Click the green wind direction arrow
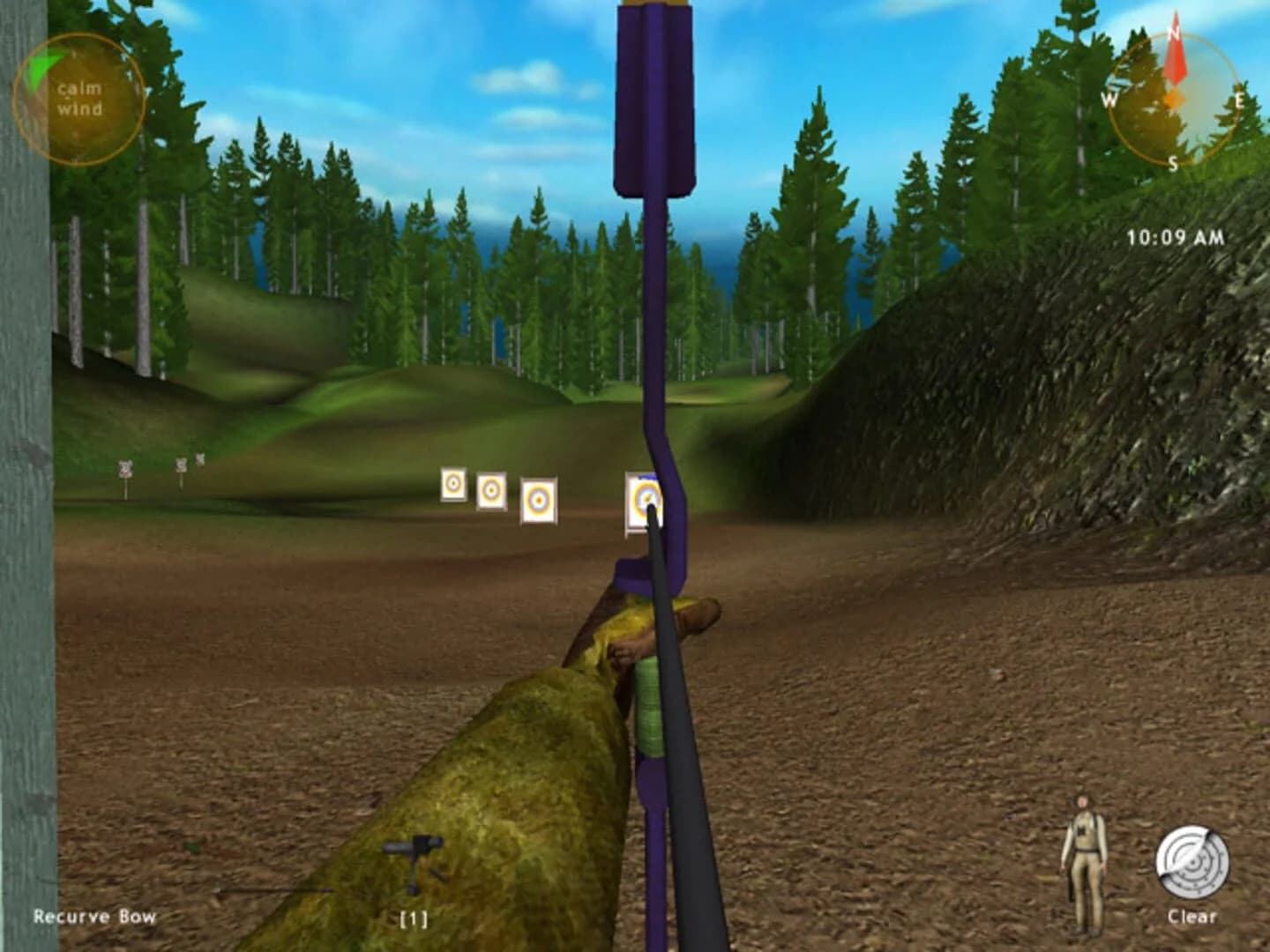This screenshot has height=952, width=1270. click(x=40, y=66)
